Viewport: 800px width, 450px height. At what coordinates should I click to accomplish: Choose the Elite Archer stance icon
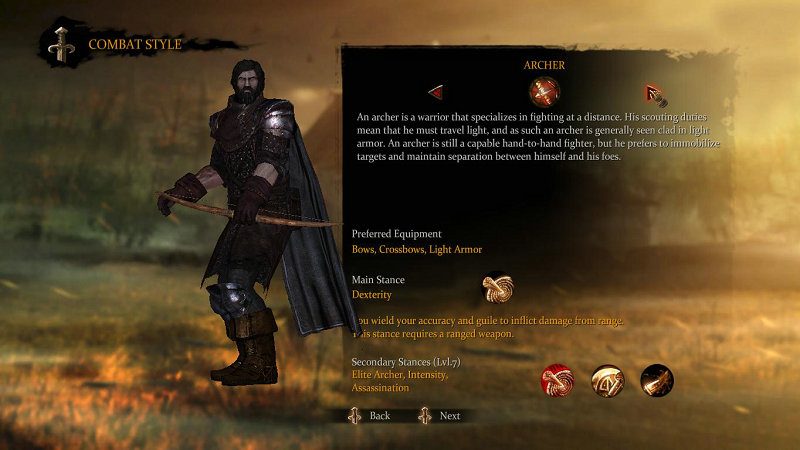click(x=557, y=380)
